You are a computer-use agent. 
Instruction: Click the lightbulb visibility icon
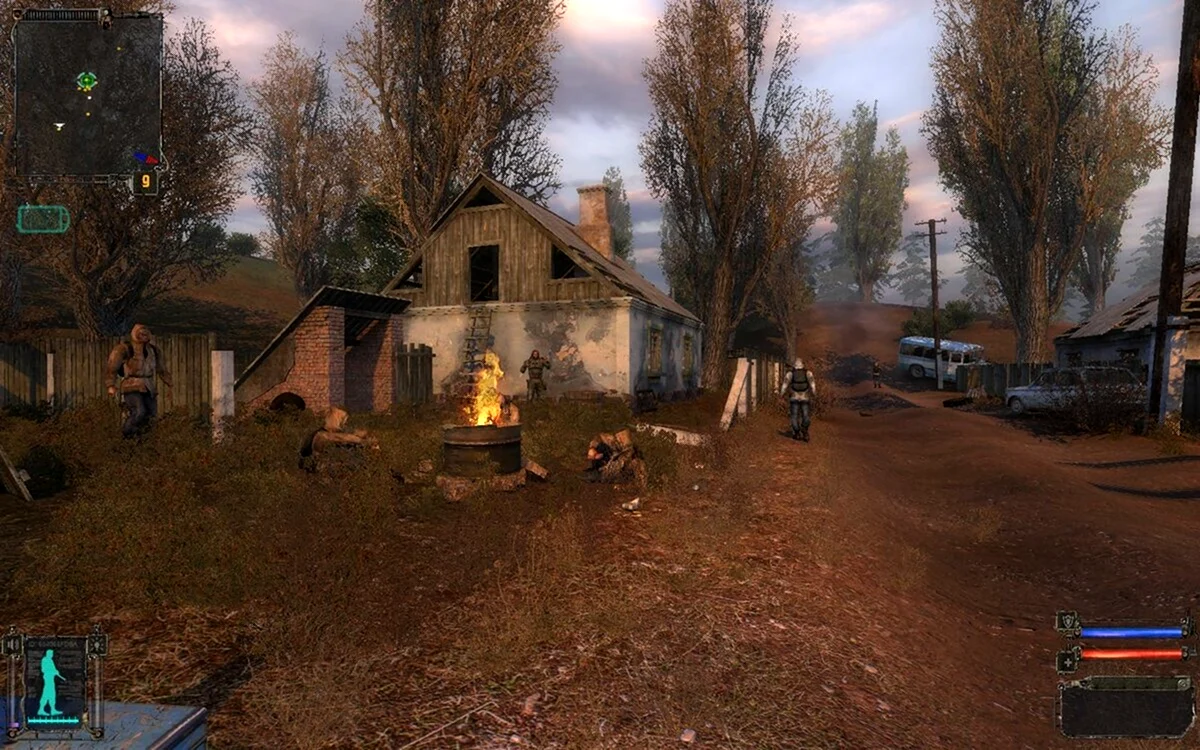pyautogui.click(x=96, y=646)
